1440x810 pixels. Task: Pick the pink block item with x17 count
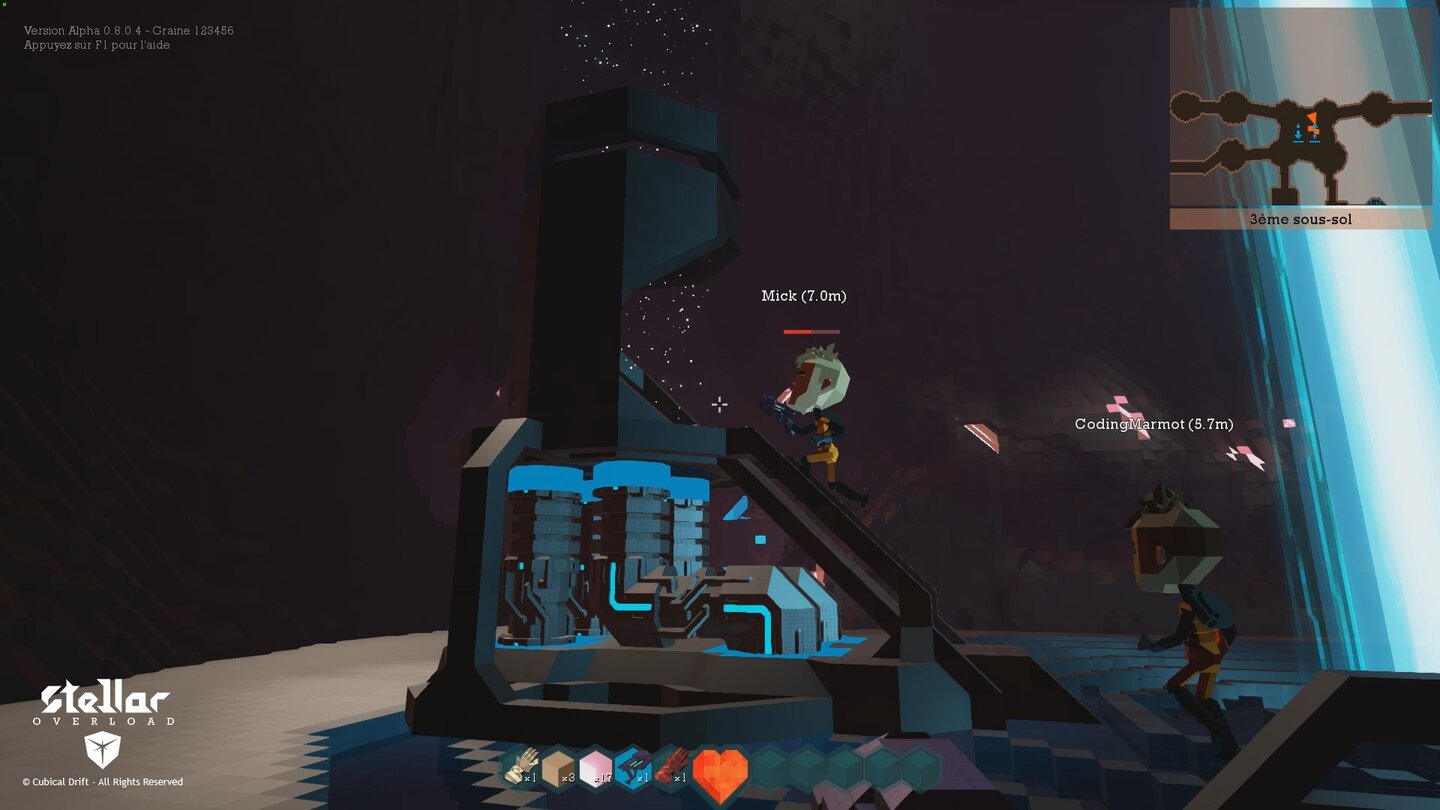pos(595,770)
